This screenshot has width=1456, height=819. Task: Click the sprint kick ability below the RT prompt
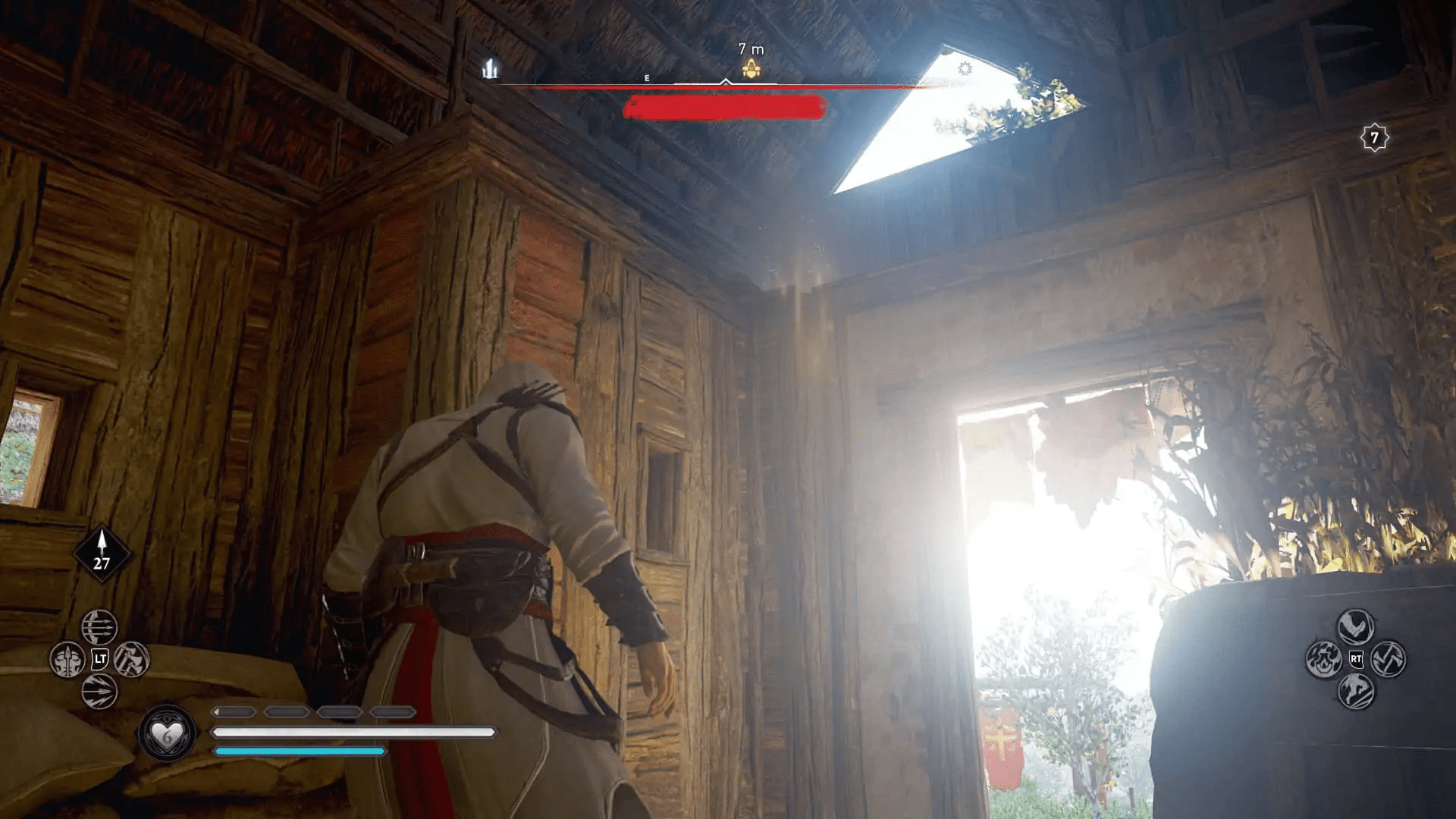pyautogui.click(x=1356, y=692)
